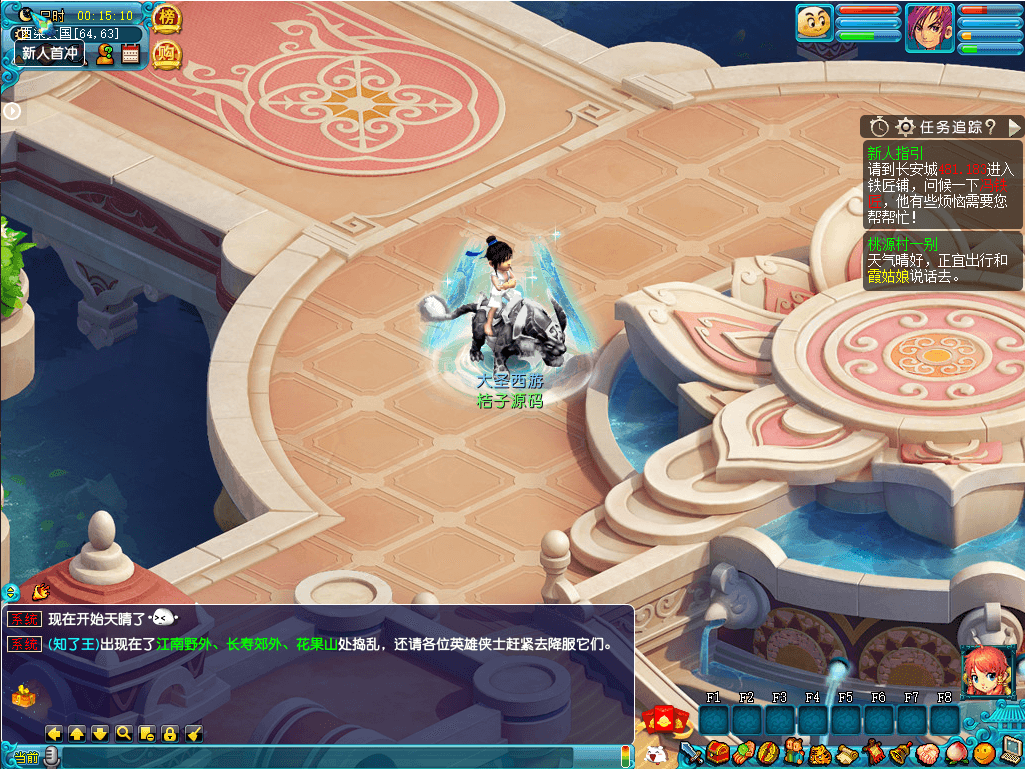1025x769 pixels.
Task: Open the red calendar icon
Action: coord(130,54)
